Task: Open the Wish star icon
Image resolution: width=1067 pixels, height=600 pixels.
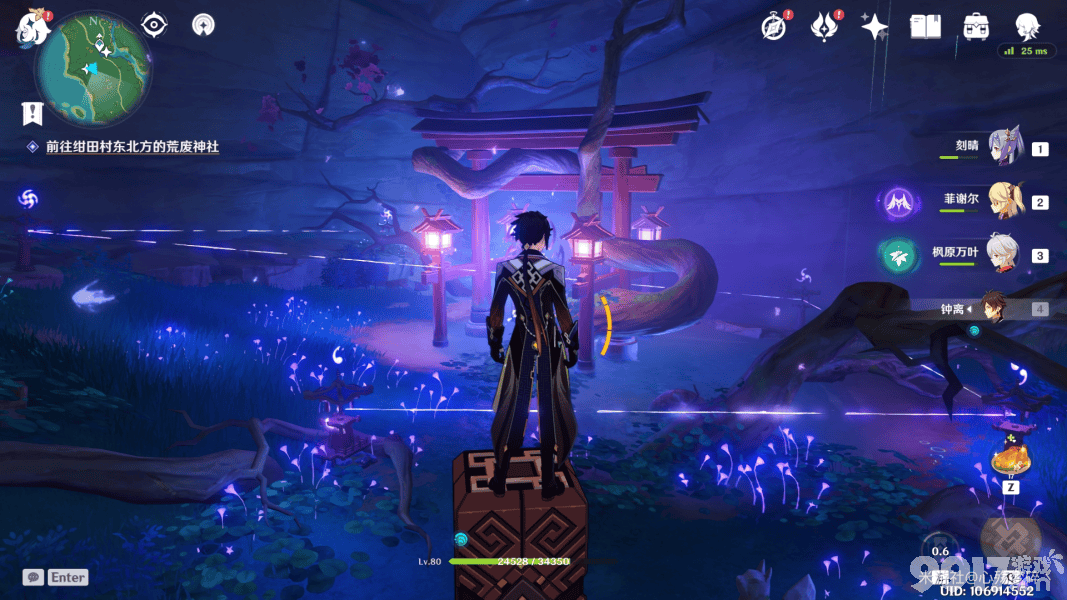Action: click(874, 27)
